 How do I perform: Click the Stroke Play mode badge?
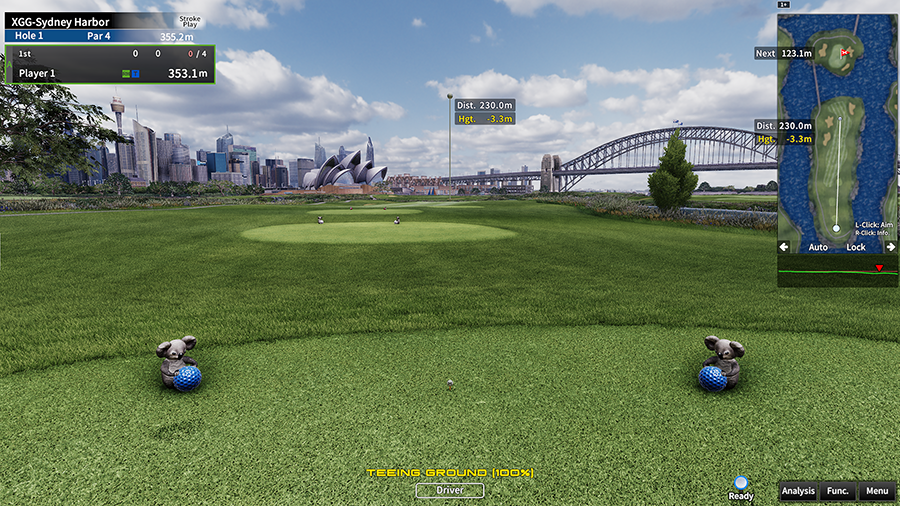pyautogui.click(x=190, y=21)
